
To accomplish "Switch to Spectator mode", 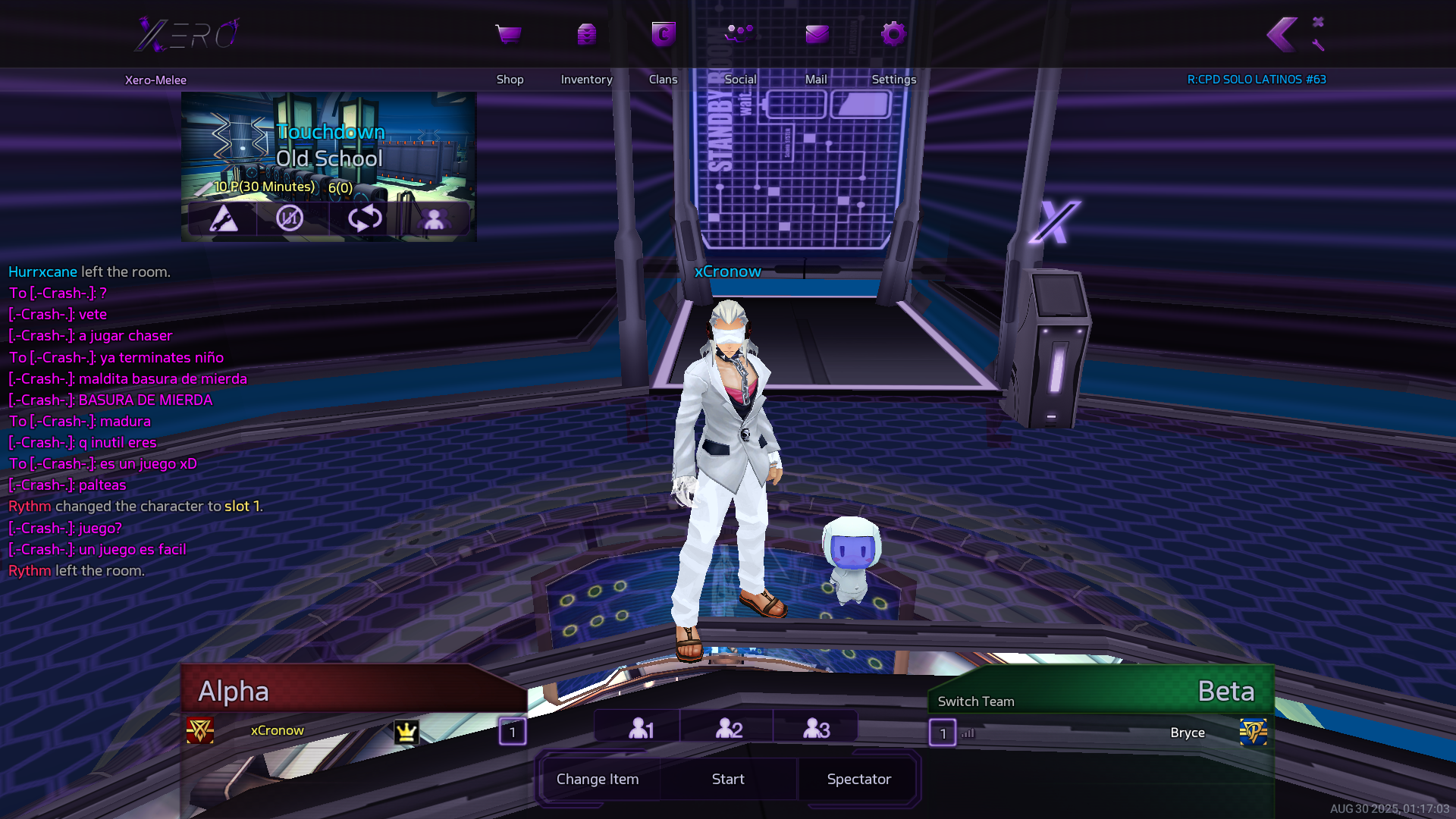I will tap(858, 779).
